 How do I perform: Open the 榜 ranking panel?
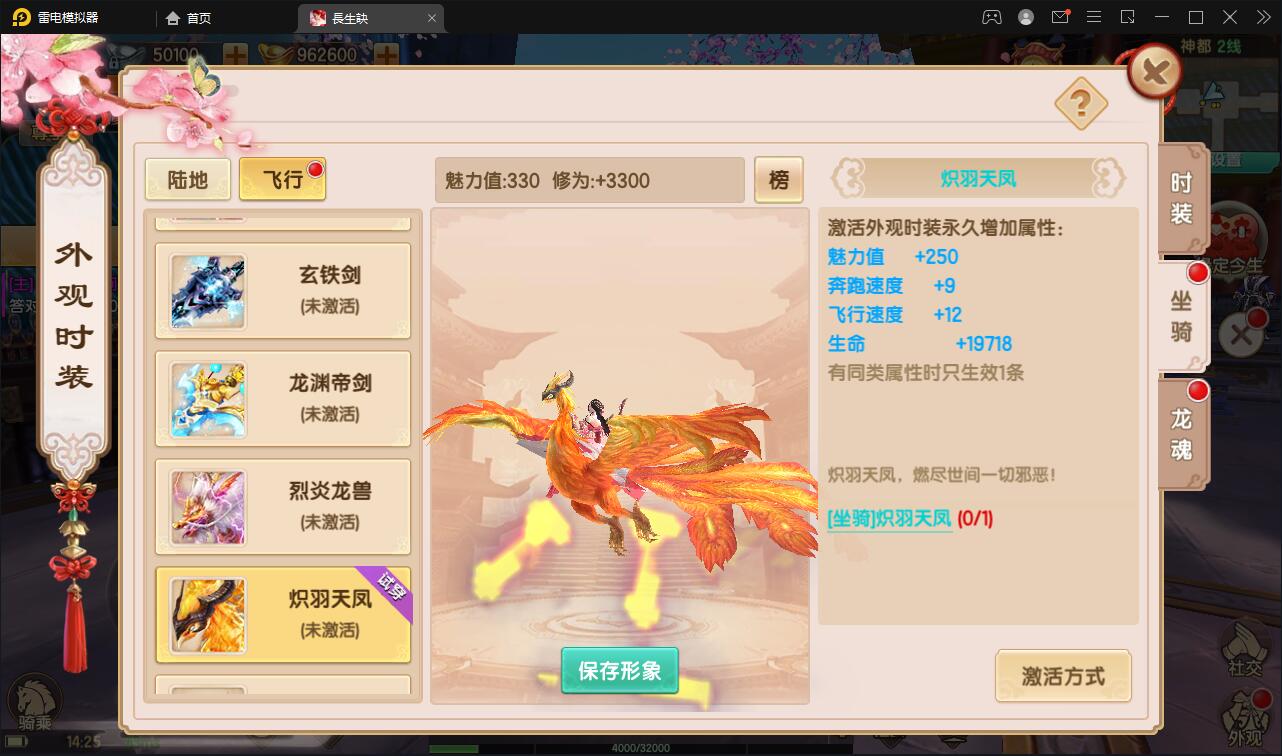point(779,179)
